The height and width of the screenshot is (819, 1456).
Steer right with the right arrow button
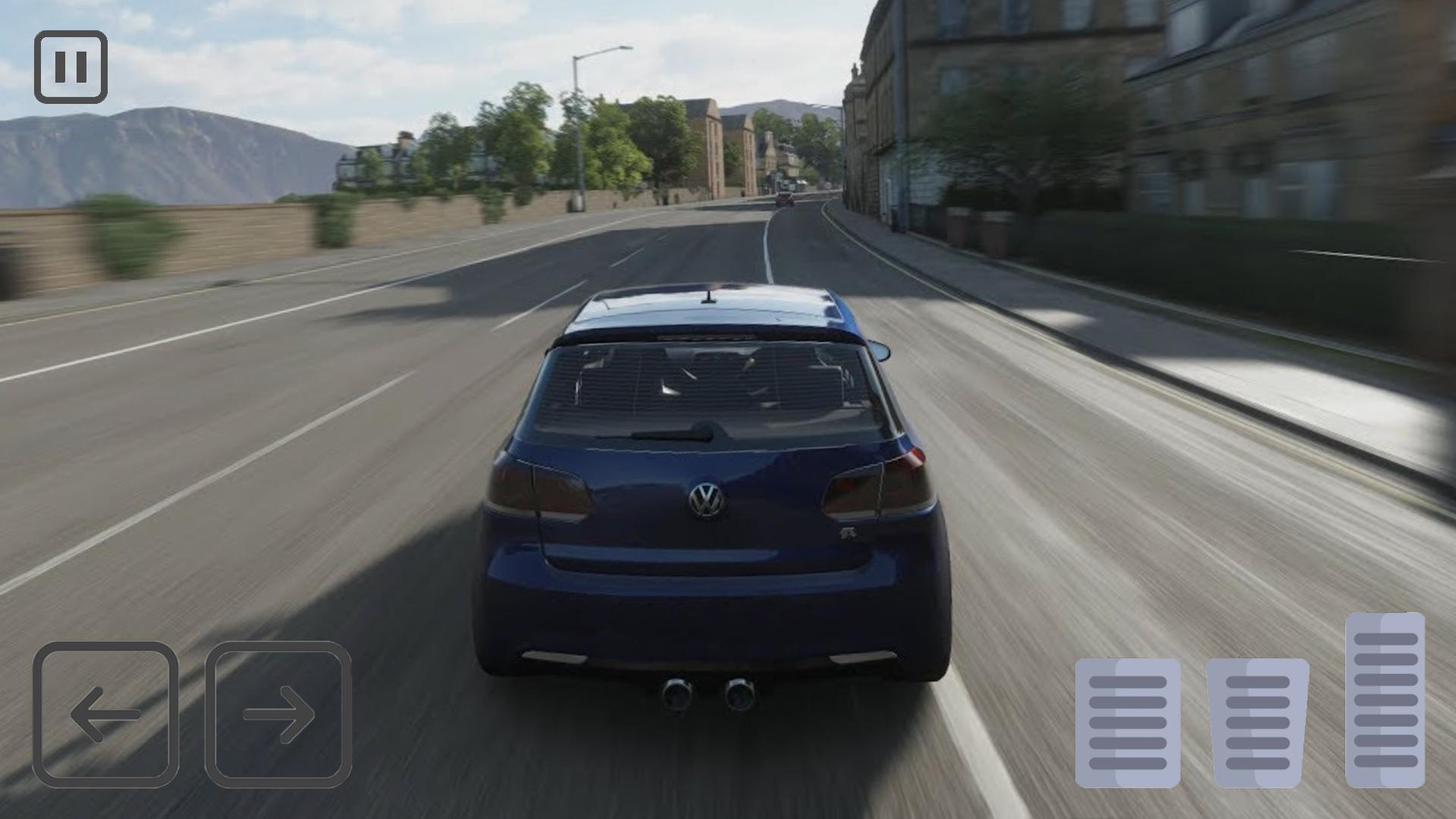click(x=278, y=714)
